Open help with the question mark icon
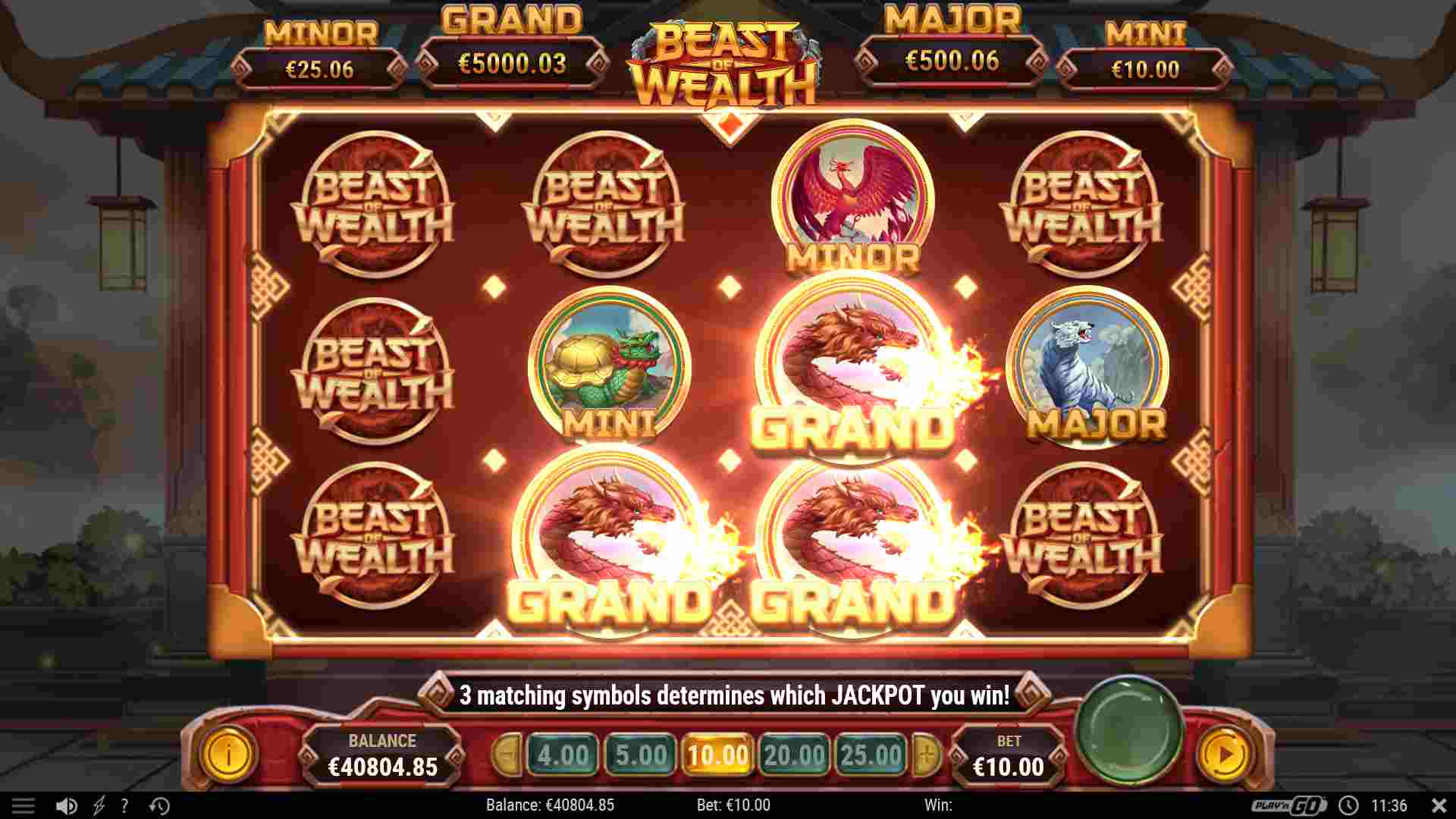Screen dimensions: 1456x819 pyautogui.click(x=124, y=806)
